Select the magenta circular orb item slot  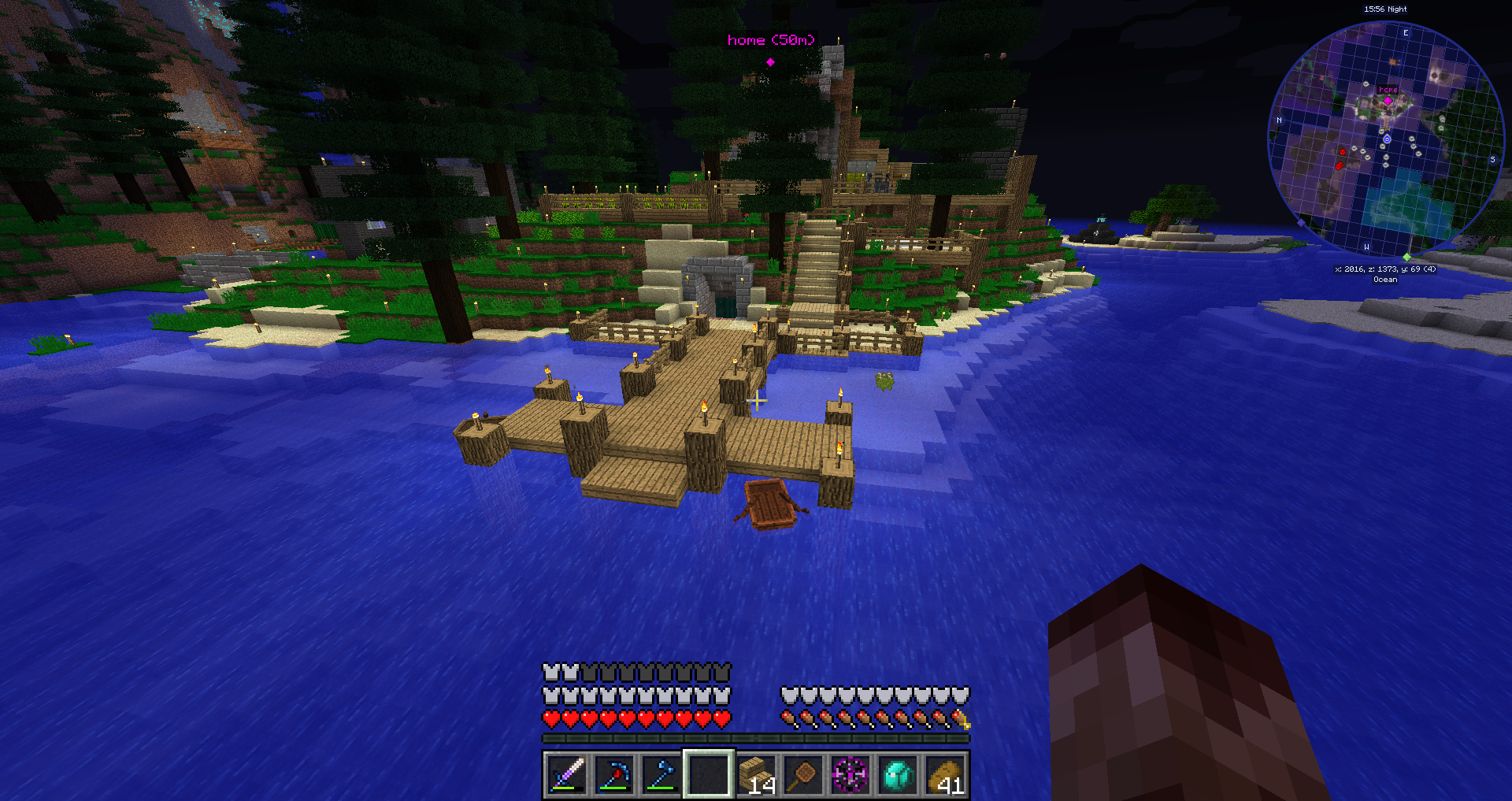pos(851,774)
